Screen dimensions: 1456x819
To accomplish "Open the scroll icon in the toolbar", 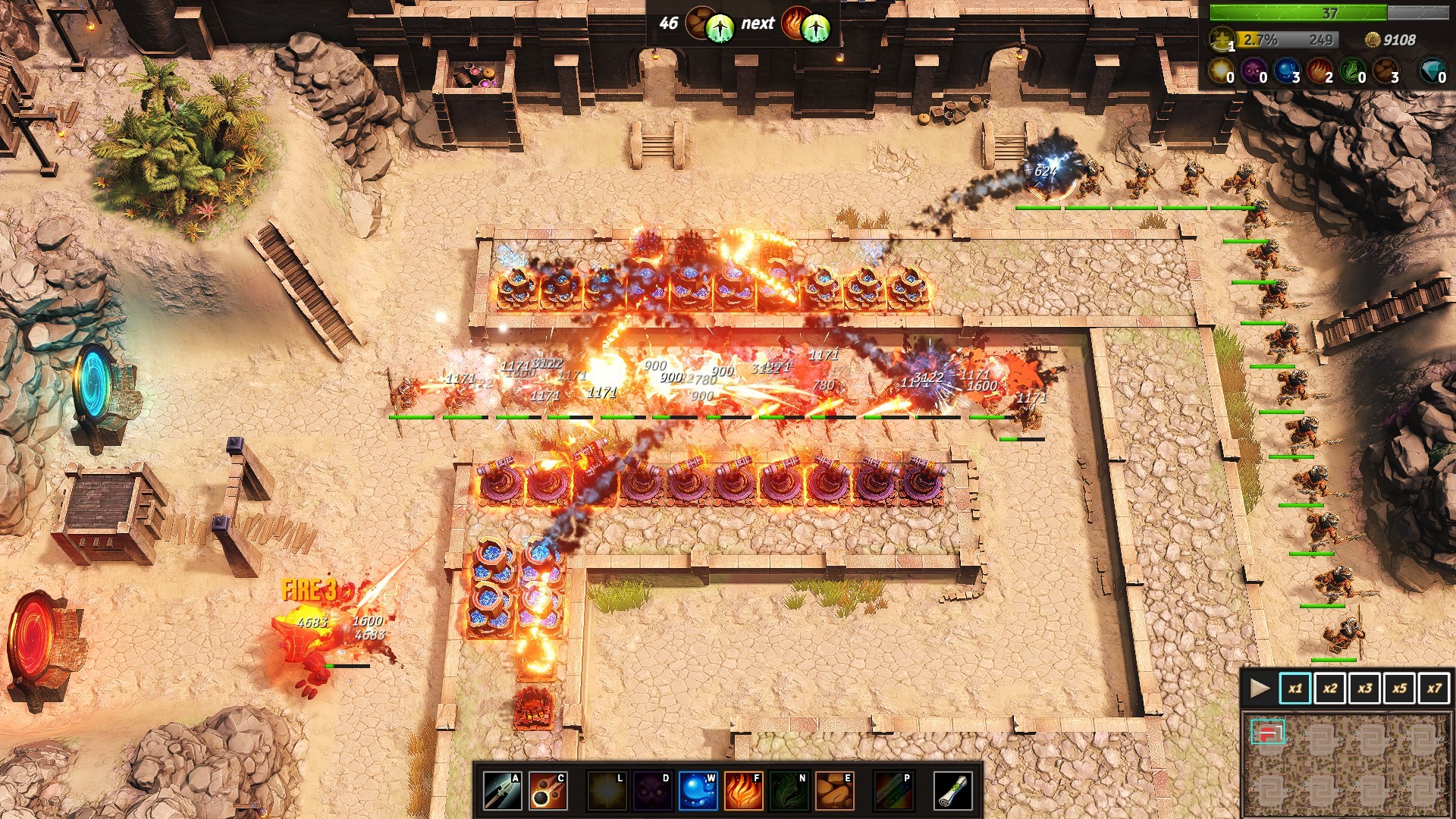I will (952, 791).
